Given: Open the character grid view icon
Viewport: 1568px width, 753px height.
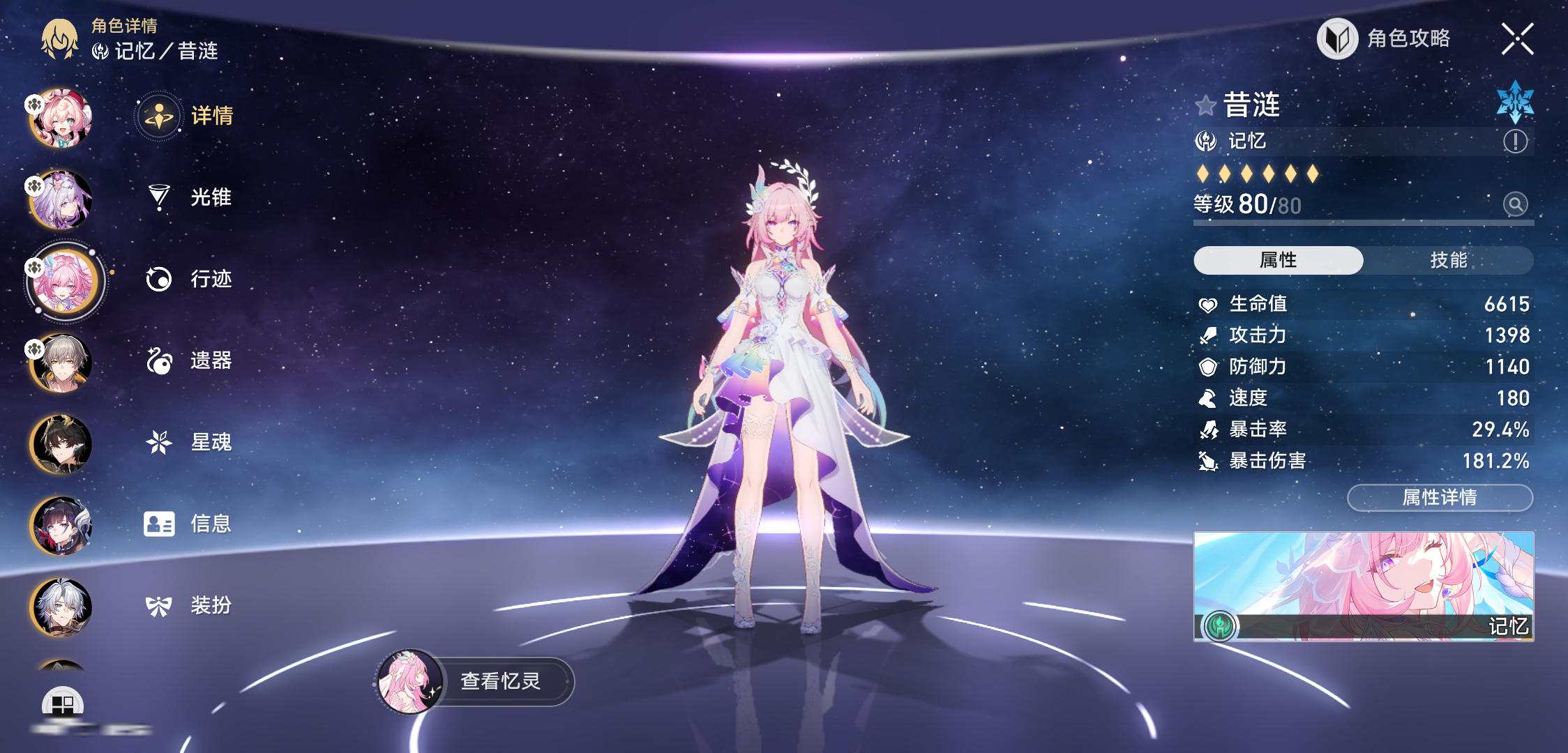Looking at the screenshot, I should pos(62,704).
